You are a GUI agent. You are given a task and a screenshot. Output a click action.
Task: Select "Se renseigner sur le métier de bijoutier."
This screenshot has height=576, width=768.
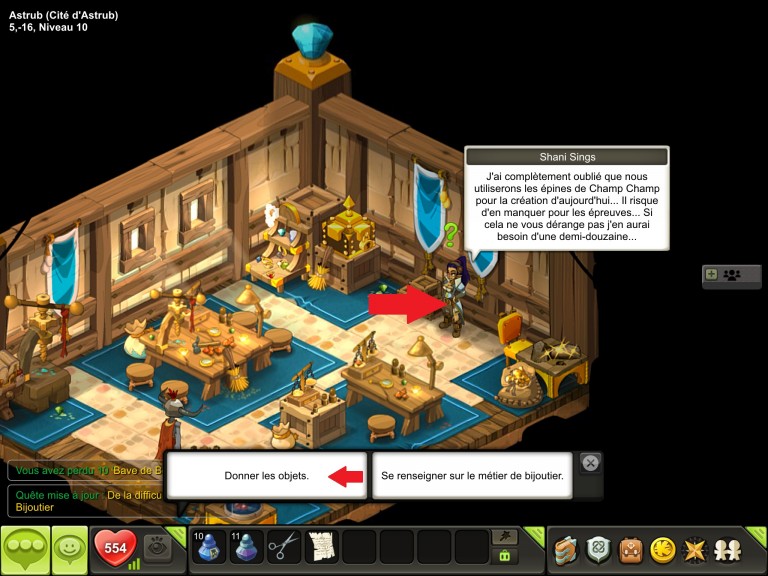pyautogui.click(x=472, y=476)
